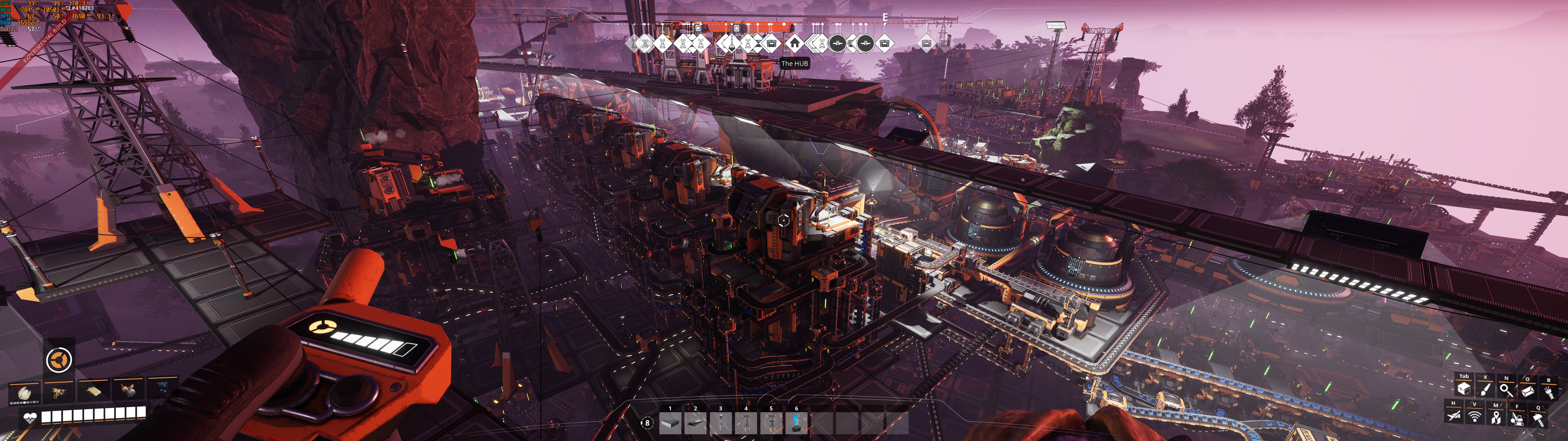This screenshot has width=1568, height=441.
Task: Click the orange FICSIT emblem above equipment slots
Action: [59, 360]
